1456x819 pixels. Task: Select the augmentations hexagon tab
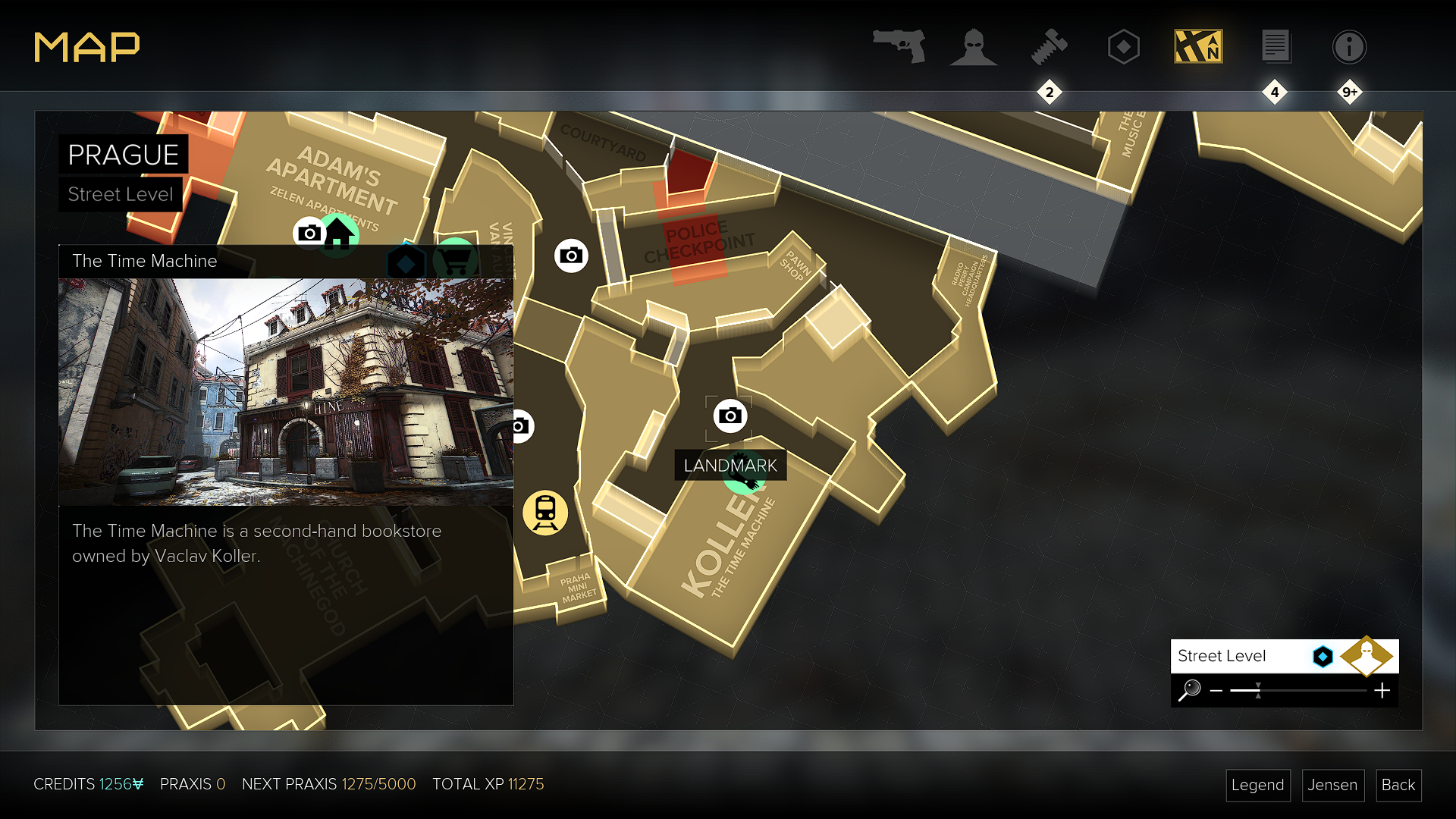[x=1123, y=46]
